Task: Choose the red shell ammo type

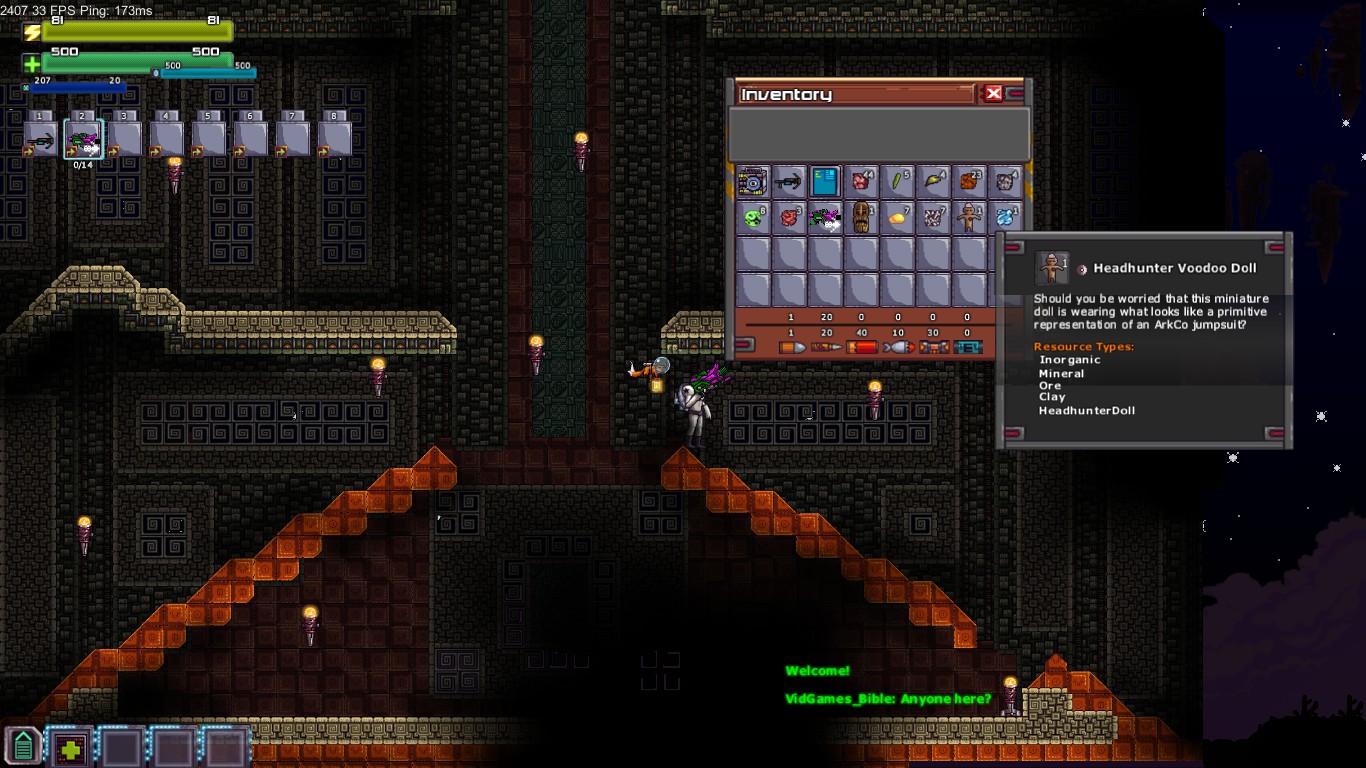Action: point(861,347)
